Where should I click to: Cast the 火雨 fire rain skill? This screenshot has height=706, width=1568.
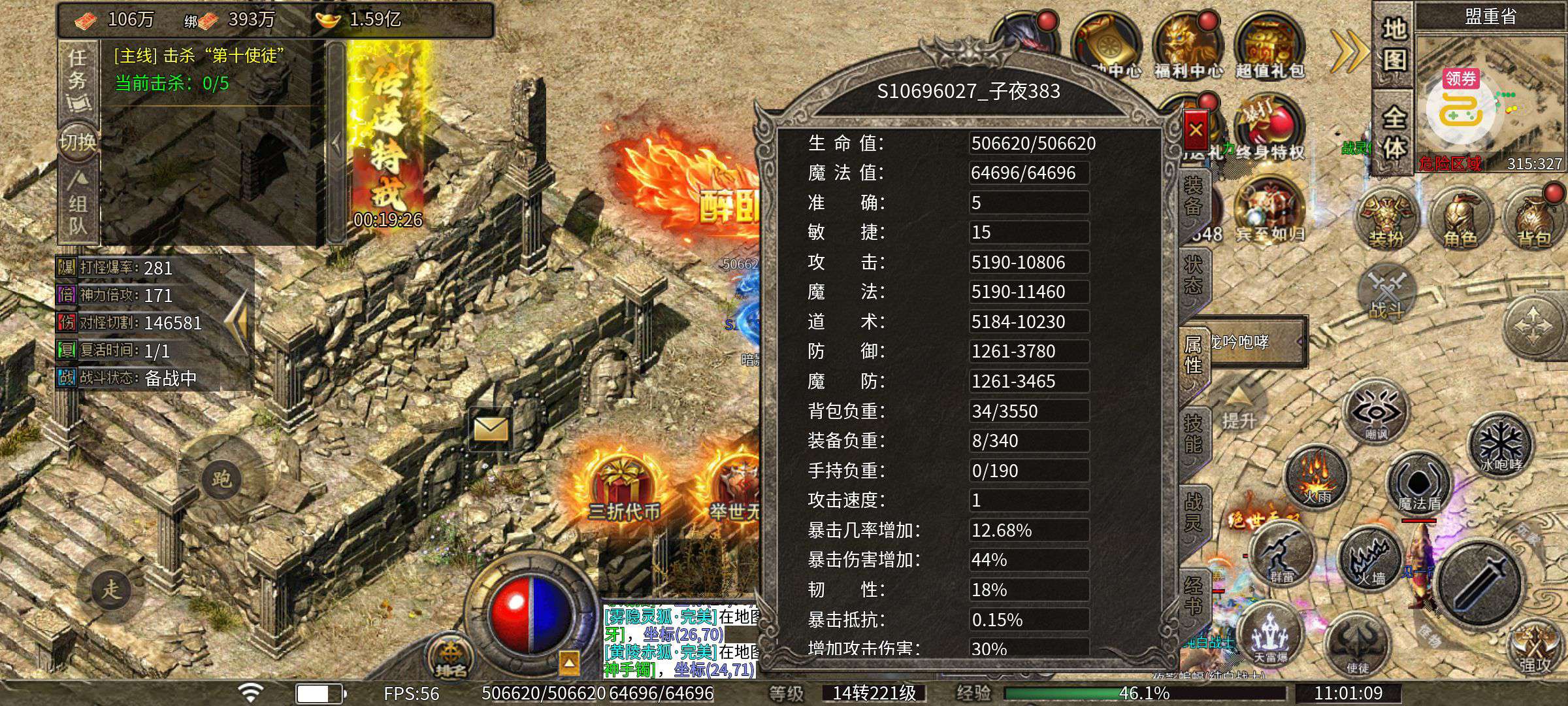[1316, 476]
